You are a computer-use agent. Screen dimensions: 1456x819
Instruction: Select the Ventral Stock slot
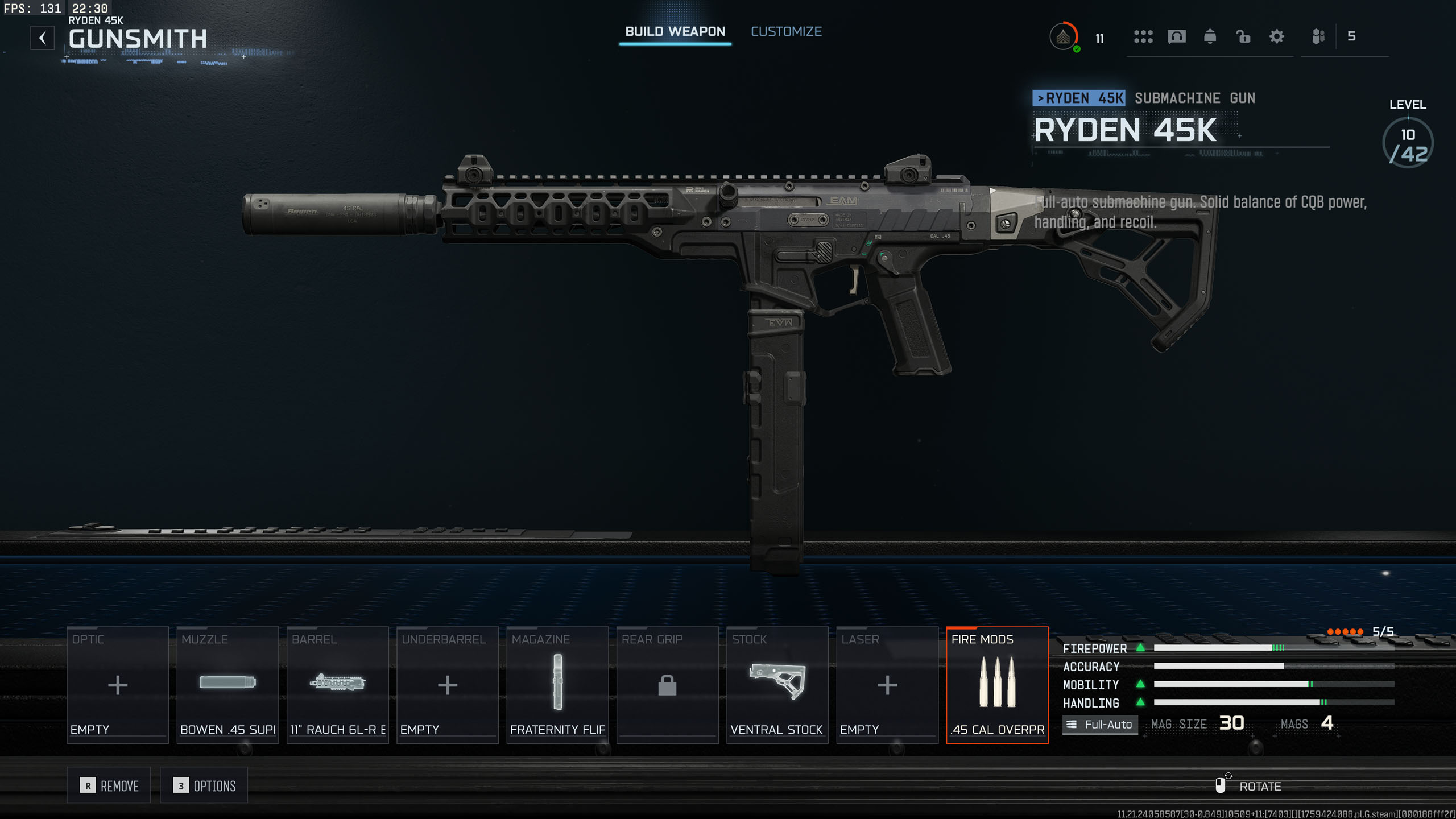click(777, 685)
